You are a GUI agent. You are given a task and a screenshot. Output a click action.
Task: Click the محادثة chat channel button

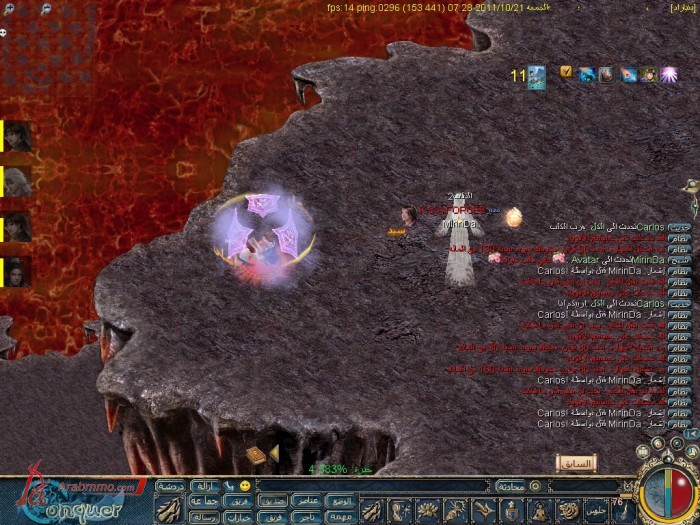pos(512,485)
